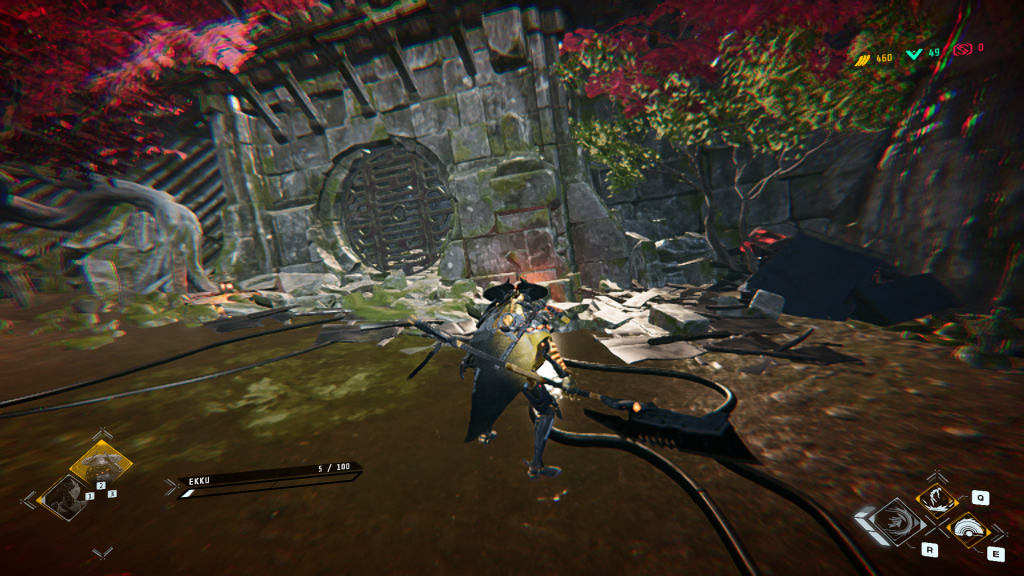Trigger the grey swirl ultimate ability
Screen dimensions: 1024x576
[x=889, y=523]
